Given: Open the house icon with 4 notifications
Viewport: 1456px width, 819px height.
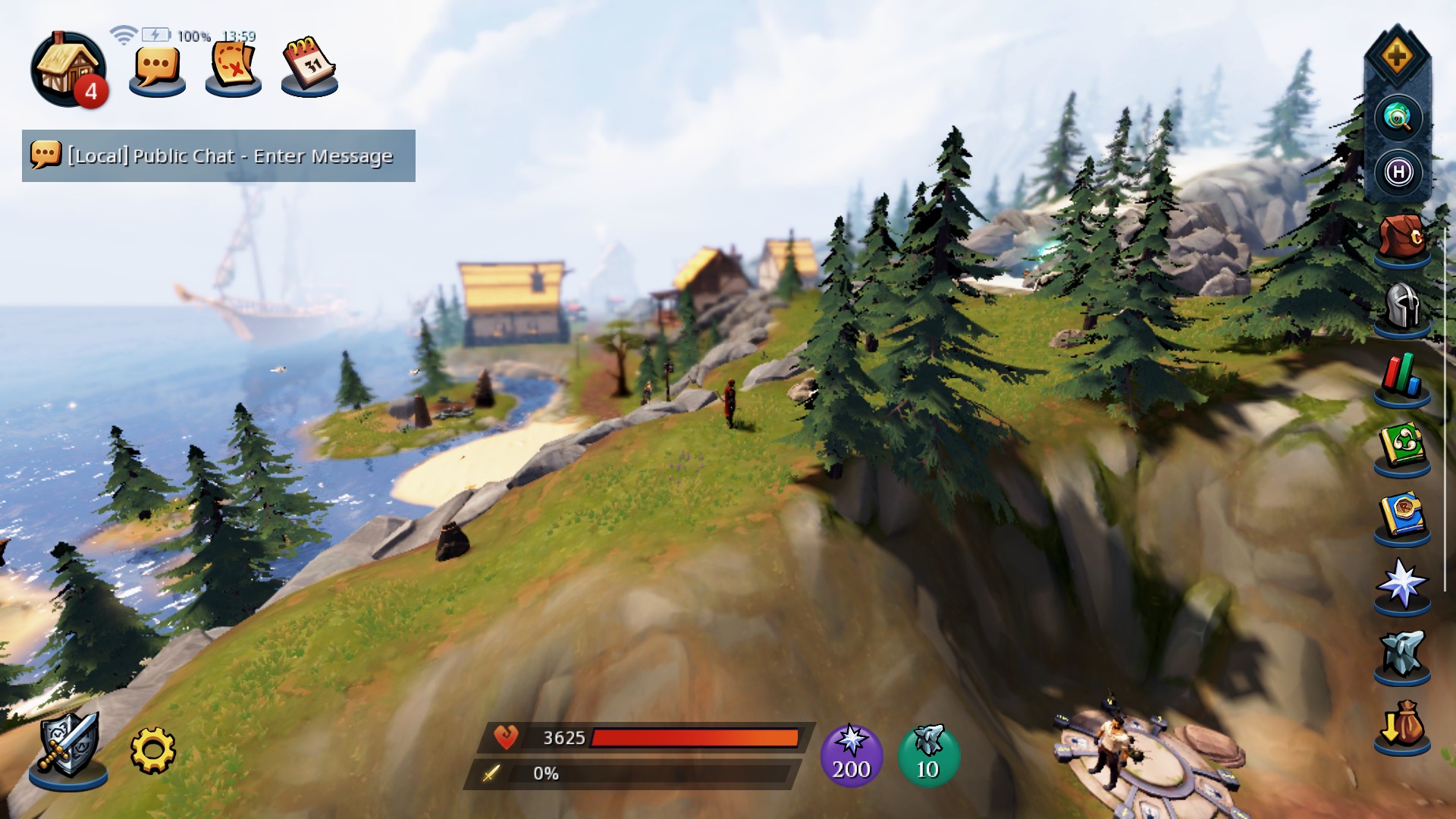Looking at the screenshot, I should tap(67, 70).
